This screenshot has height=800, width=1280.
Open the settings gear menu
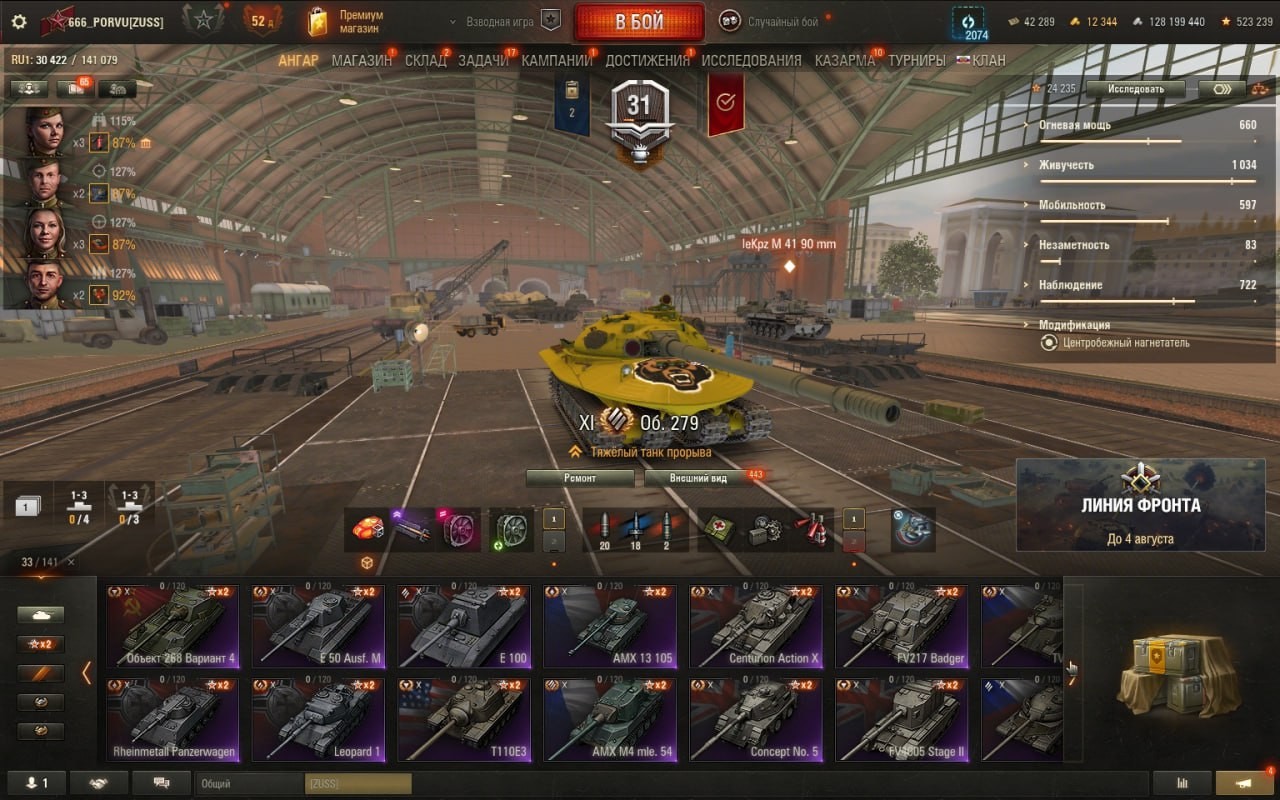[19, 21]
